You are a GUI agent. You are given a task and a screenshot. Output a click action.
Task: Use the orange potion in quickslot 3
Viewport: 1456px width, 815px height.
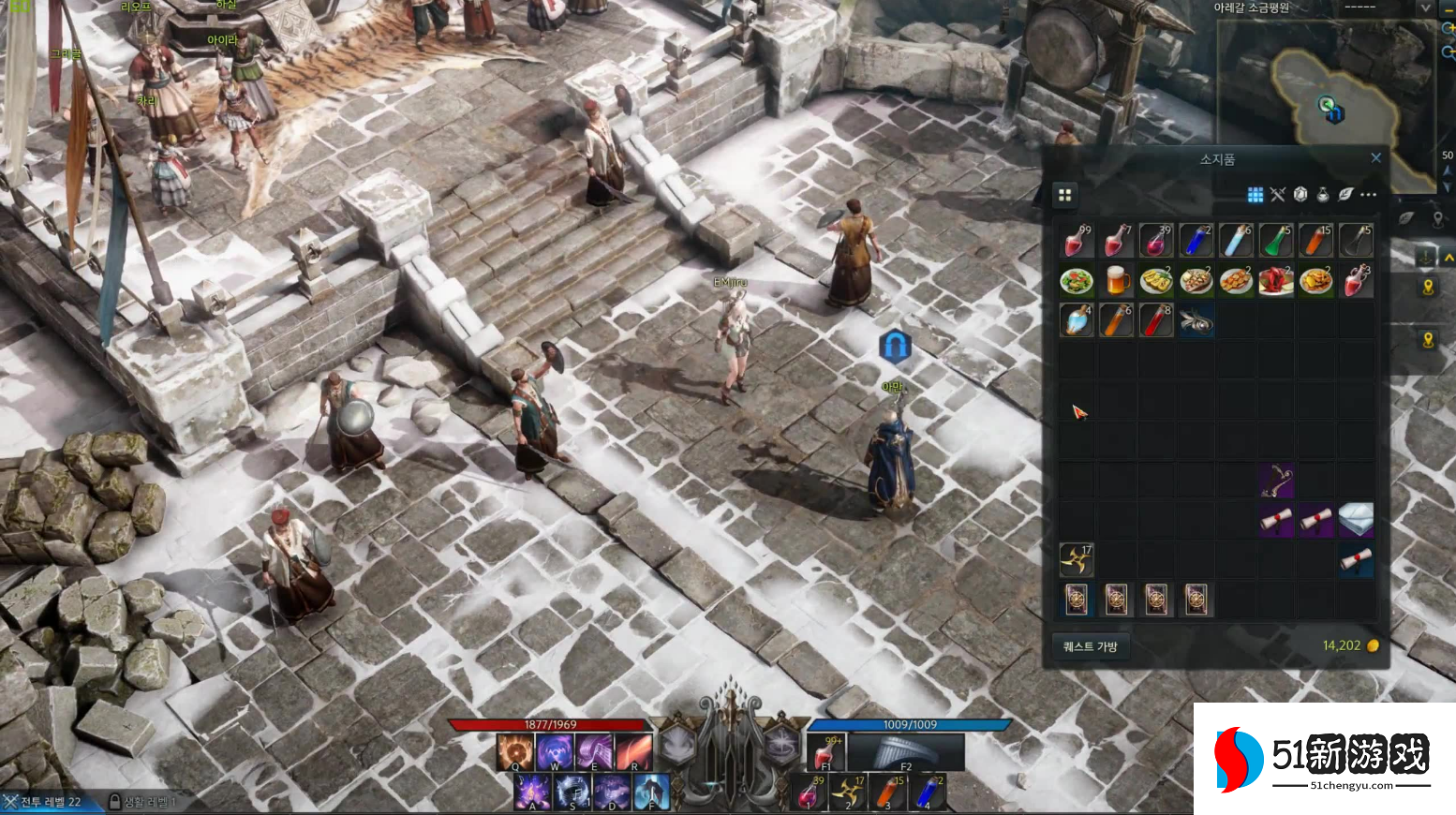(886, 793)
